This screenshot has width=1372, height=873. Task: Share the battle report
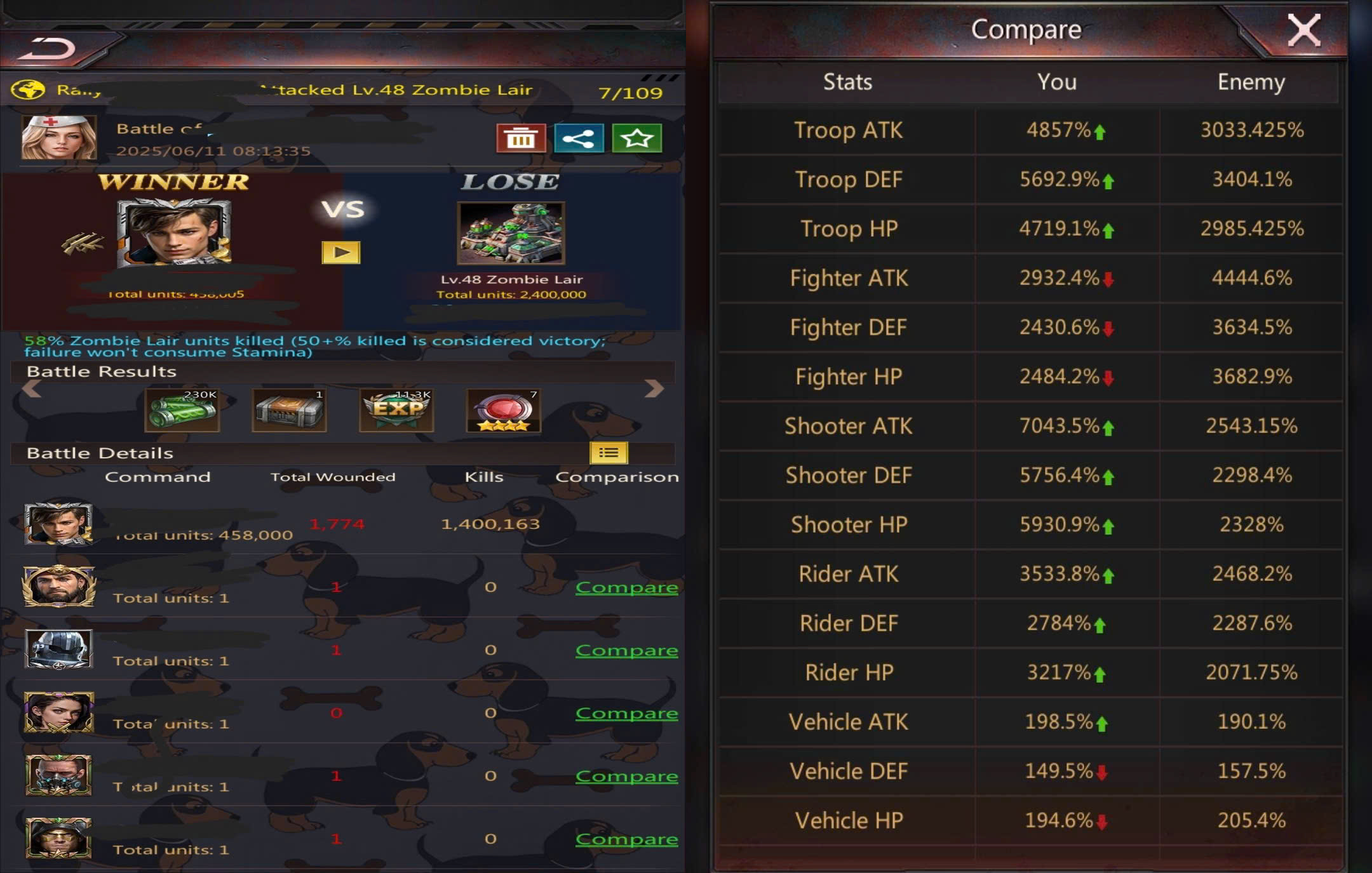coord(579,138)
